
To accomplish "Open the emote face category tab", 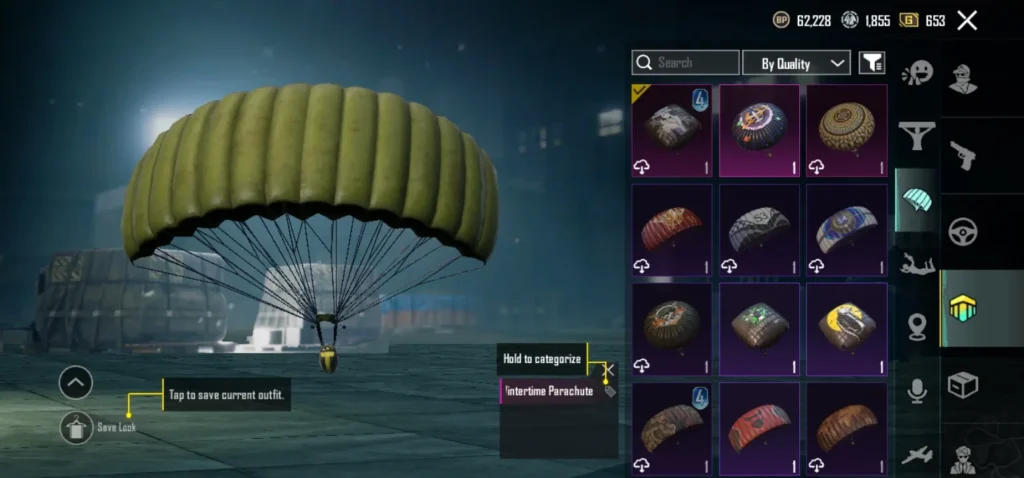I will coord(916,73).
